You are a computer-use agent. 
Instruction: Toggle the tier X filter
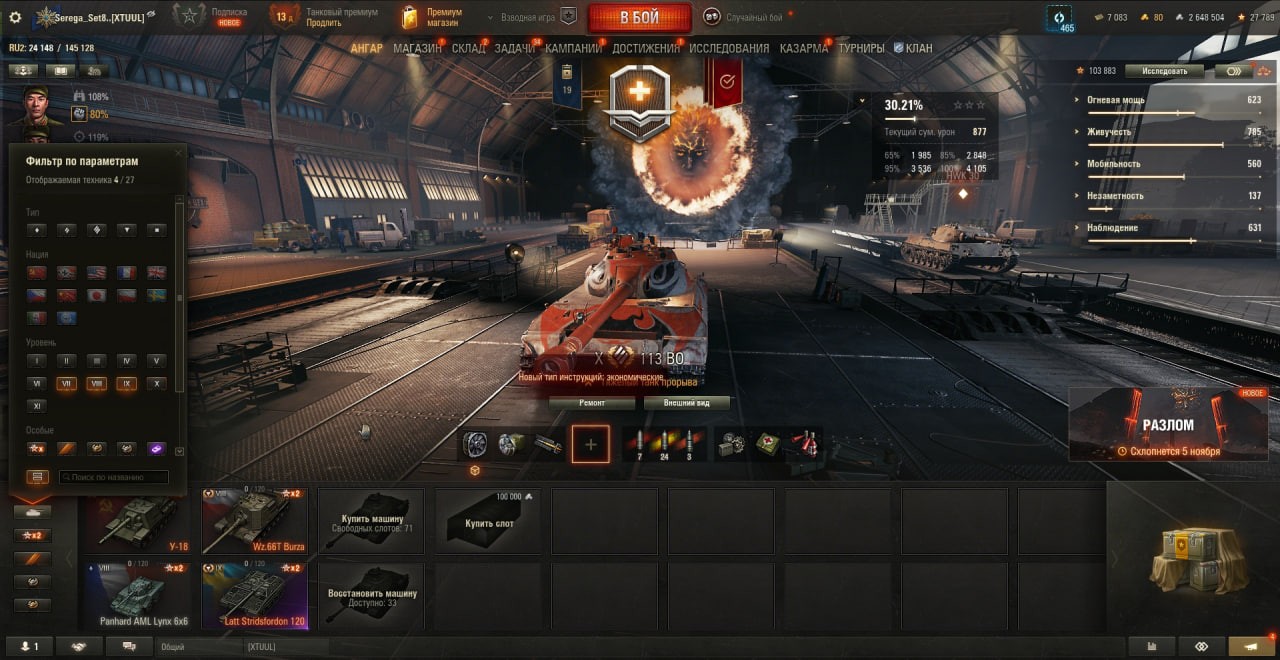click(x=156, y=383)
